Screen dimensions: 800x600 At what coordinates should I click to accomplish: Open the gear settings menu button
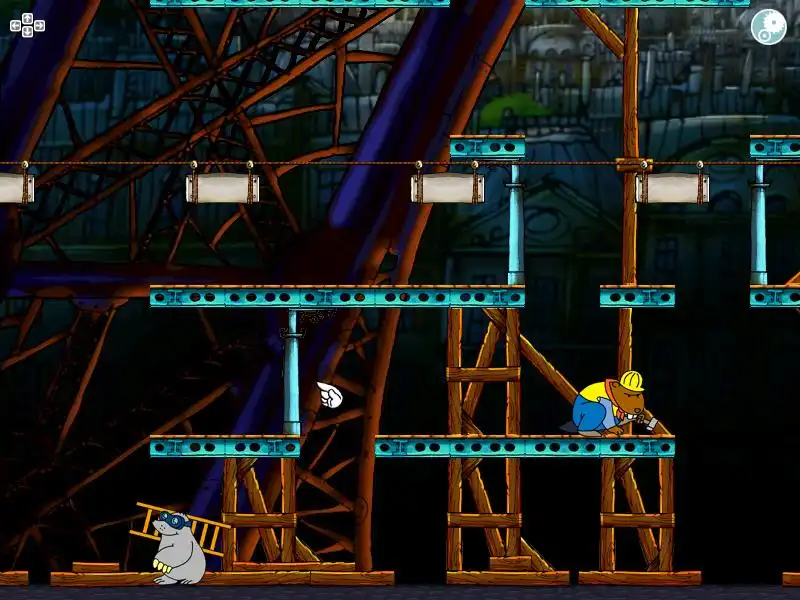(768, 26)
